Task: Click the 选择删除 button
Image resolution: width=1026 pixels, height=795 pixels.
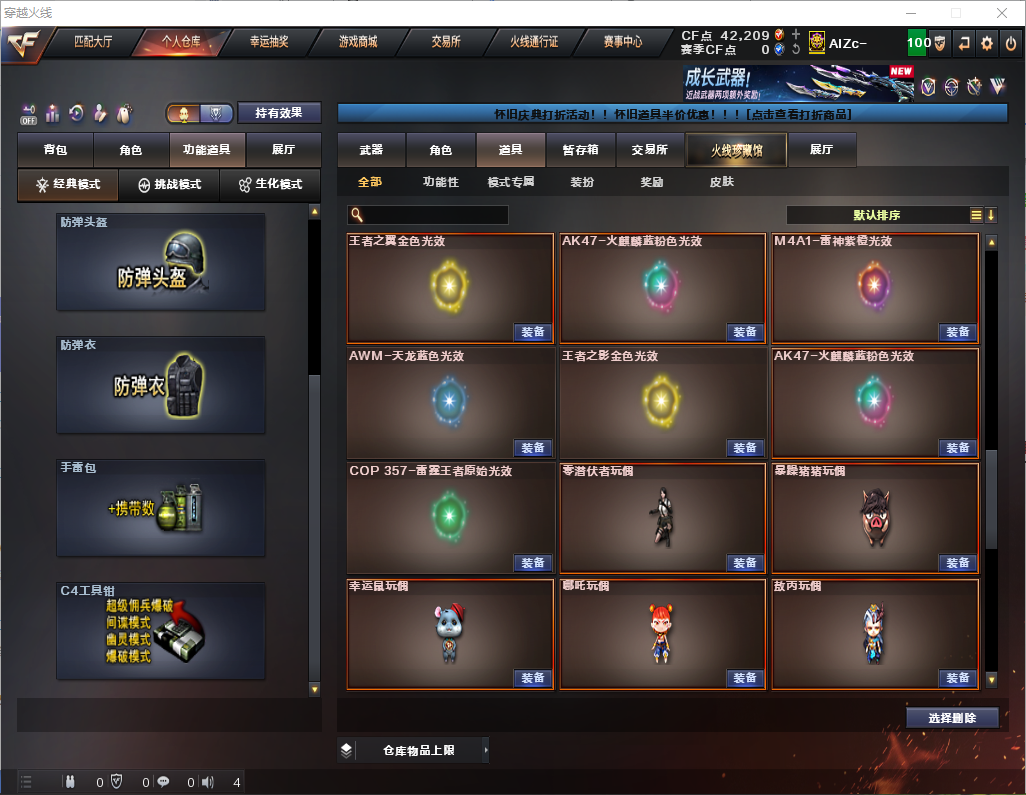Action: pos(952,718)
